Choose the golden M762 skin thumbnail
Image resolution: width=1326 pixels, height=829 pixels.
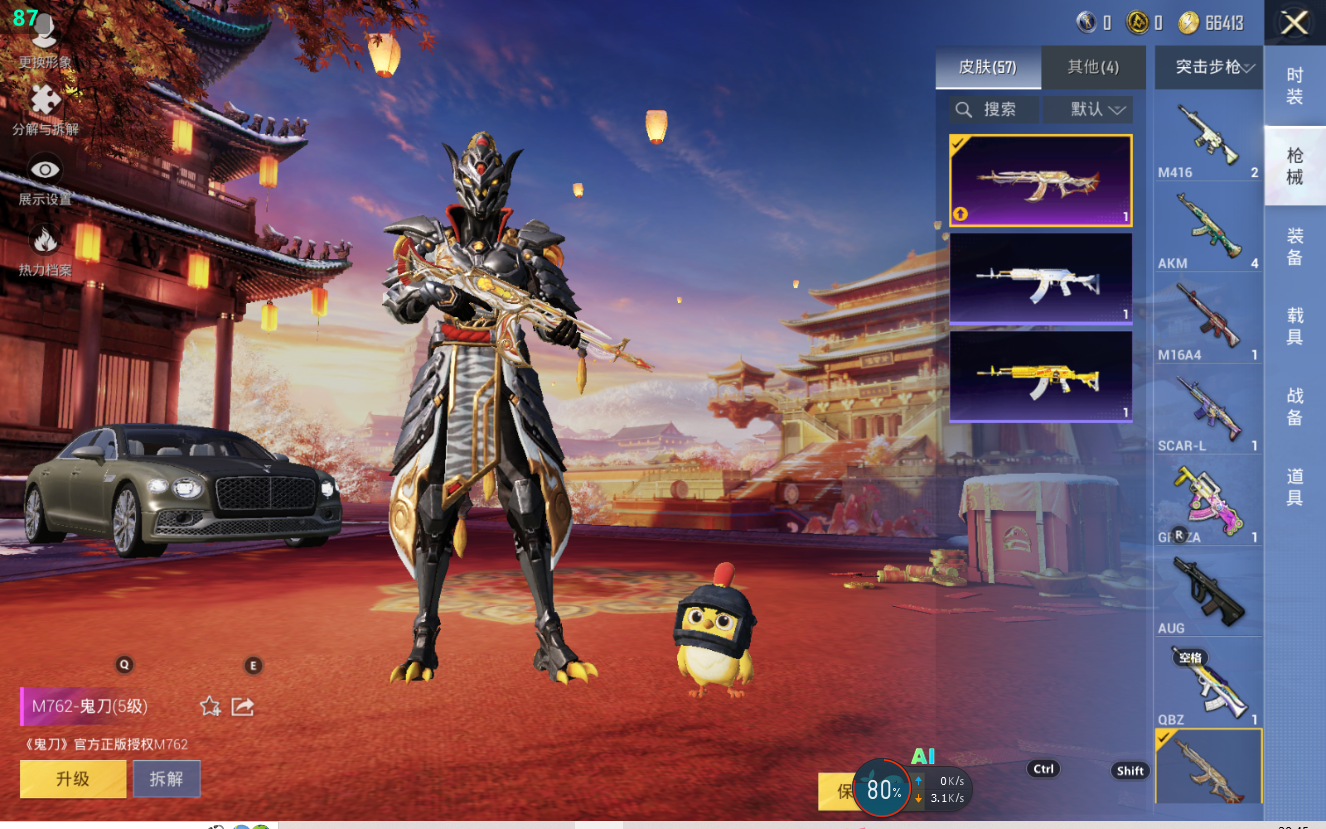tap(1040, 376)
